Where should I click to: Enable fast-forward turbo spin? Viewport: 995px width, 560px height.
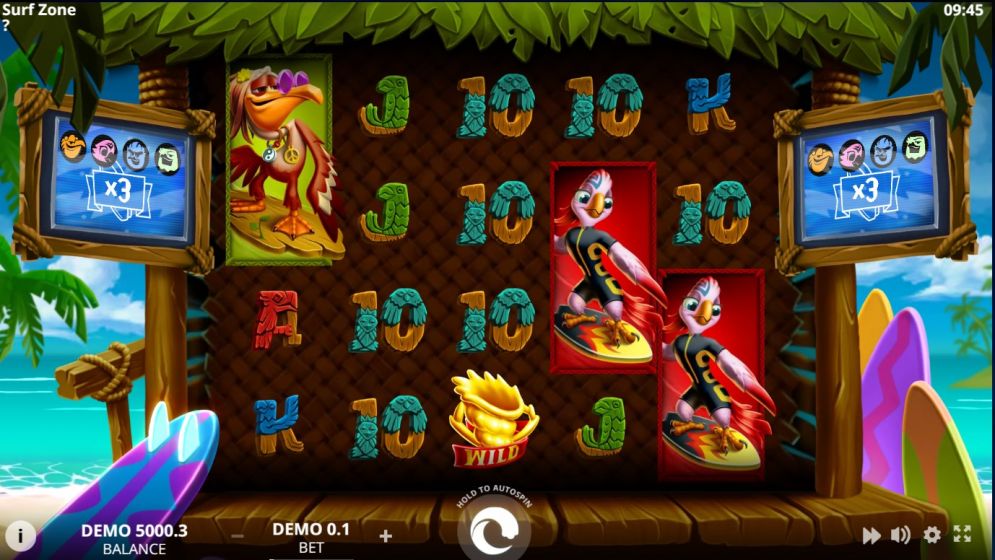(871, 535)
